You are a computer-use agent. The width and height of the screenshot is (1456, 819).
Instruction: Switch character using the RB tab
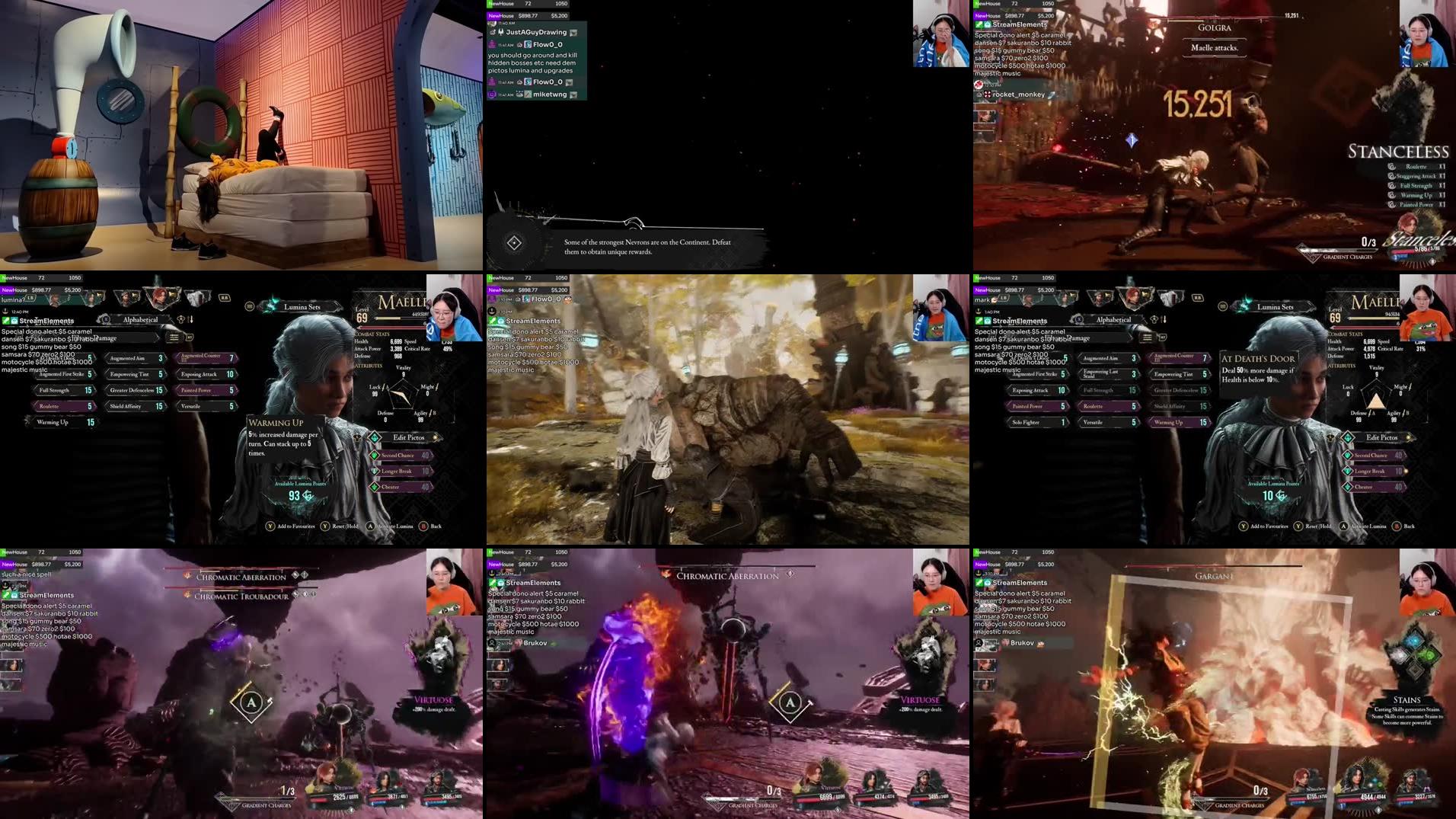(x=225, y=297)
